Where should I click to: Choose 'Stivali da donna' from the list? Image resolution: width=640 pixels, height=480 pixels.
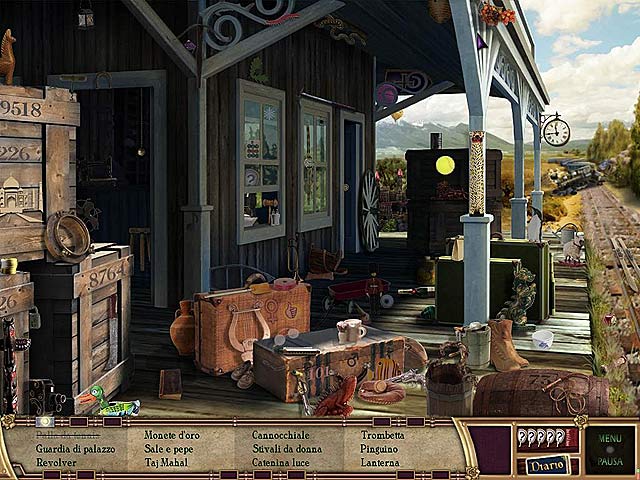point(286,449)
